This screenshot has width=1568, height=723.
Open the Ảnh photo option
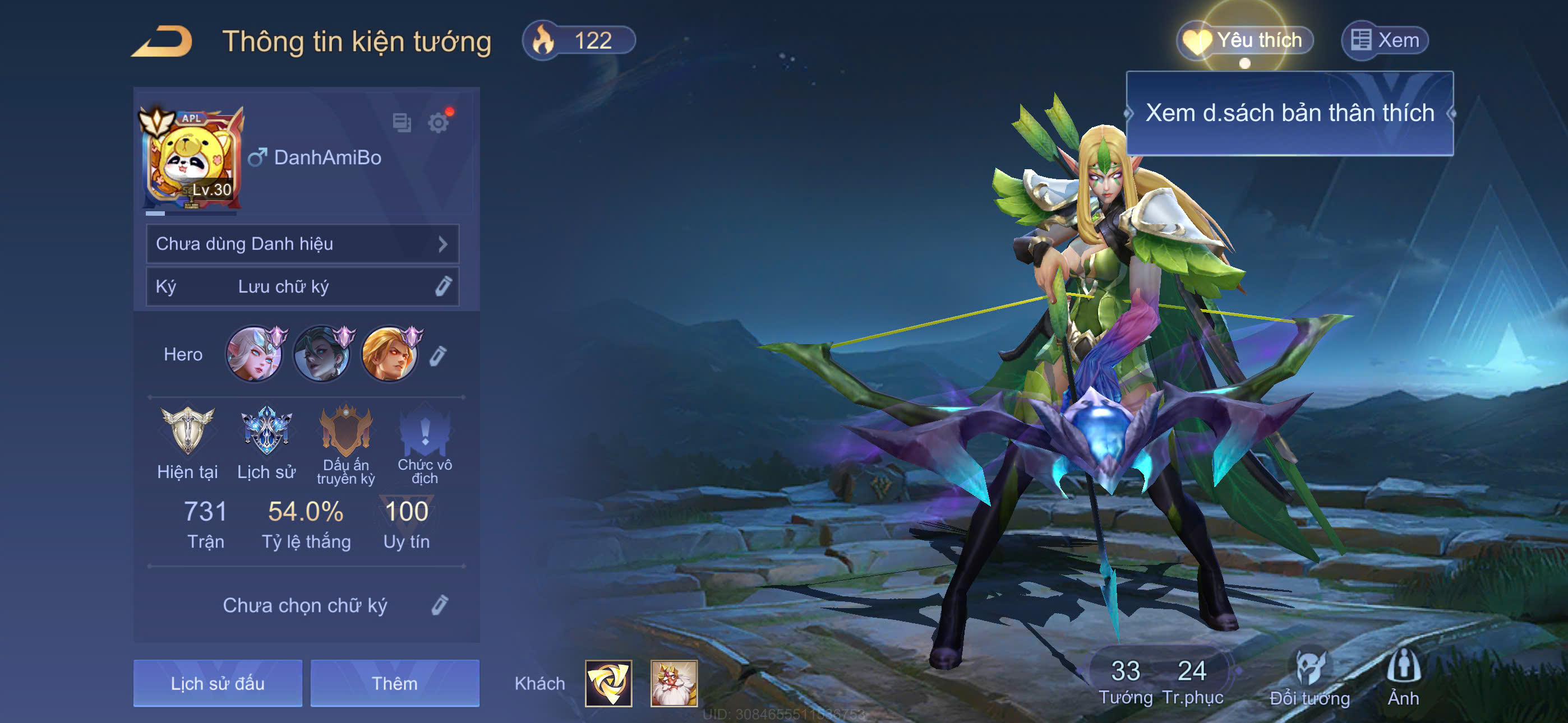1403,676
